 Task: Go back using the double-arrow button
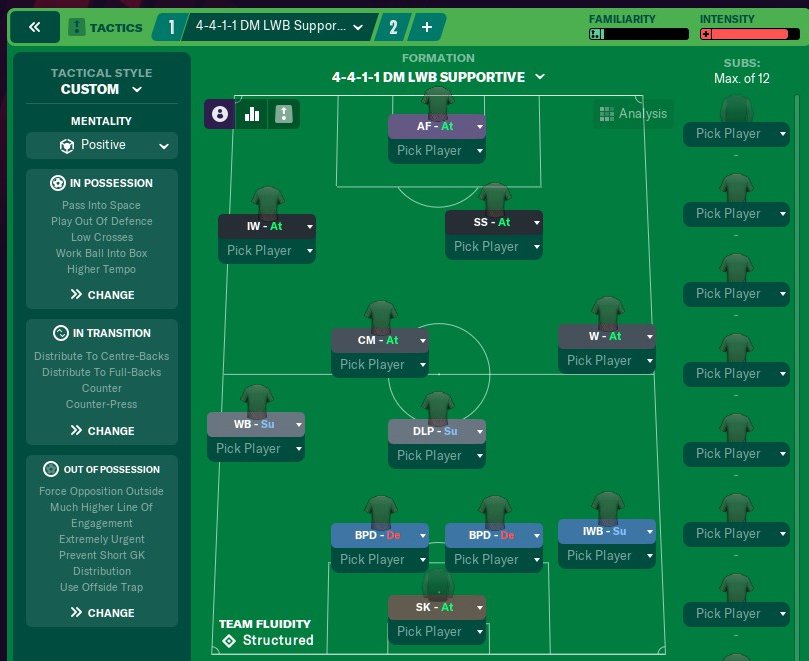(36, 27)
